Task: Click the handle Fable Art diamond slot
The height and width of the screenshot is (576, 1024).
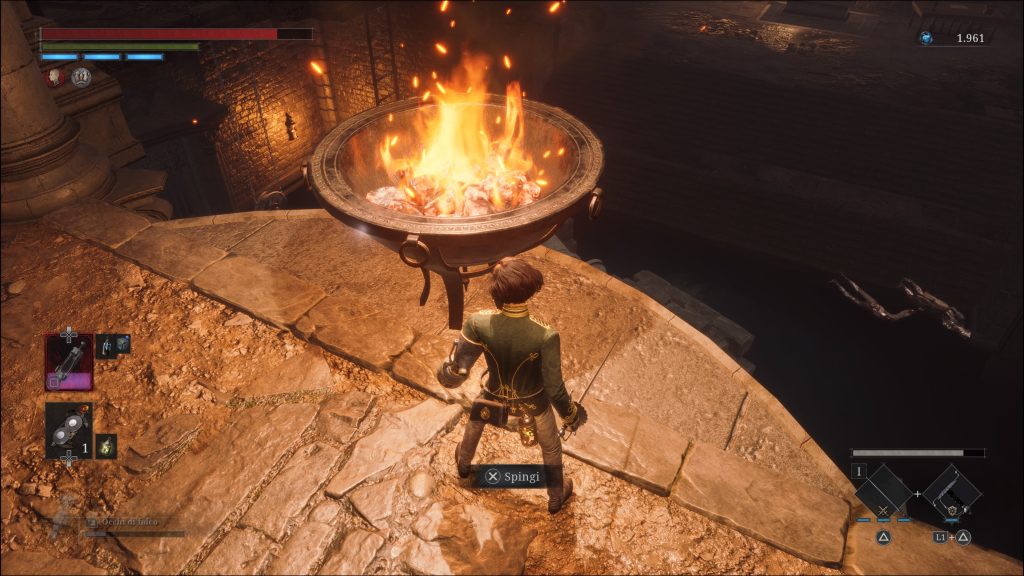Action: (x=951, y=493)
